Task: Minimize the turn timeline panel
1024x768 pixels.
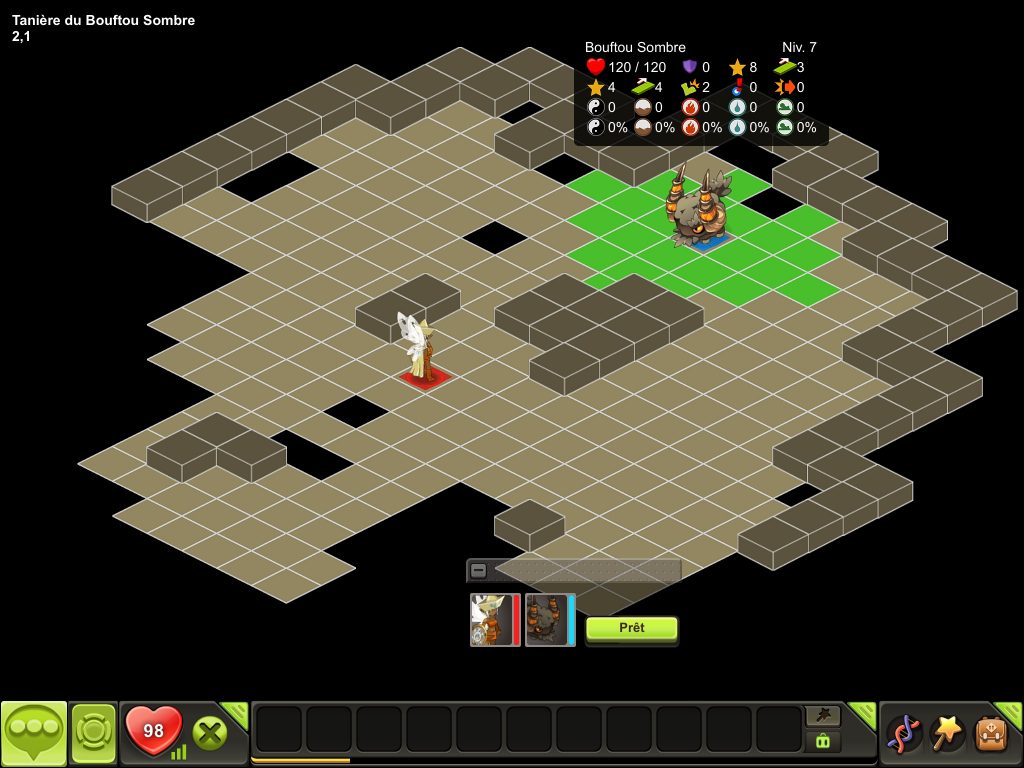Action: pyautogui.click(x=479, y=570)
